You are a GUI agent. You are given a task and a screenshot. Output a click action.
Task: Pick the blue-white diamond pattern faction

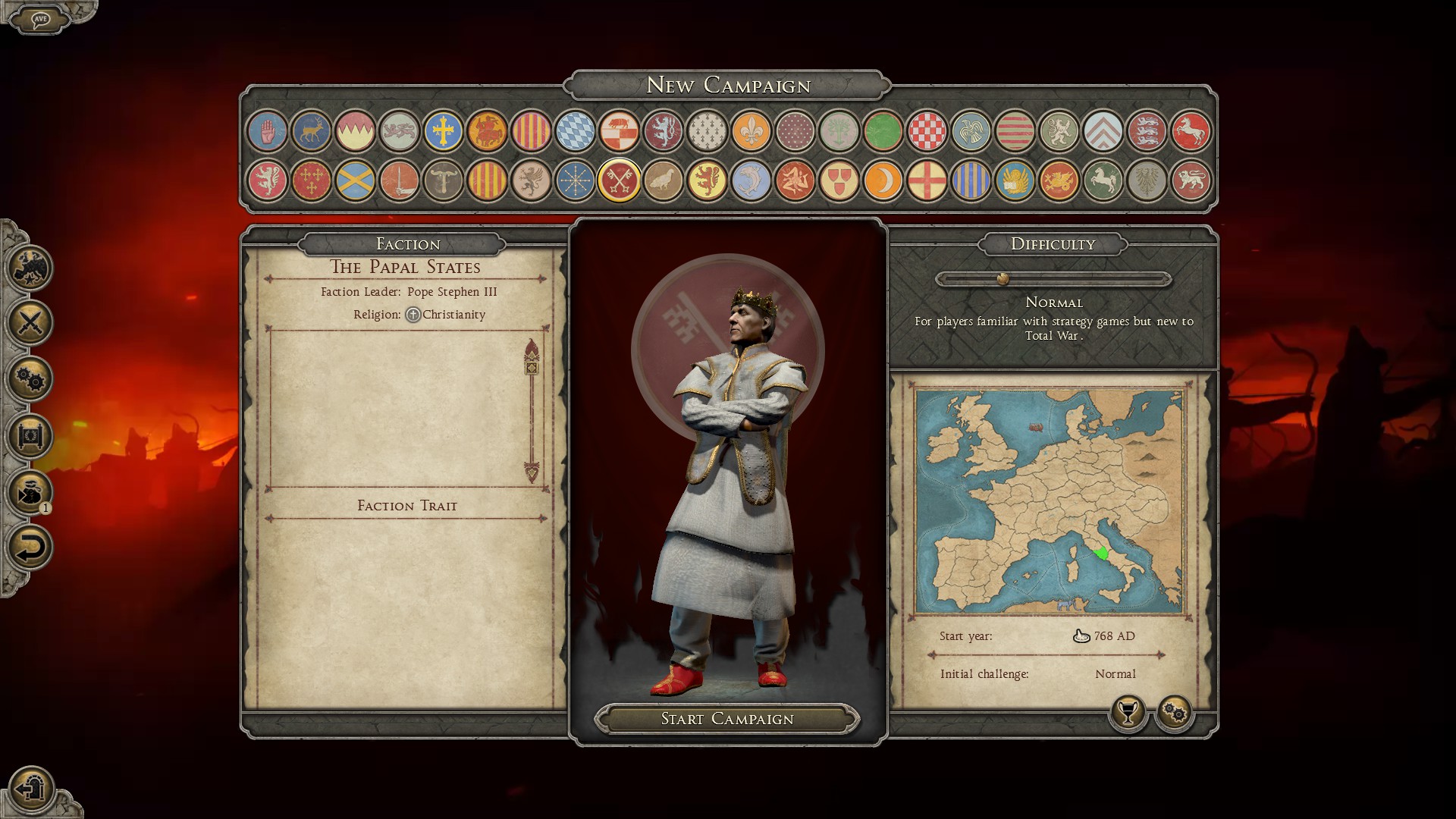575,131
